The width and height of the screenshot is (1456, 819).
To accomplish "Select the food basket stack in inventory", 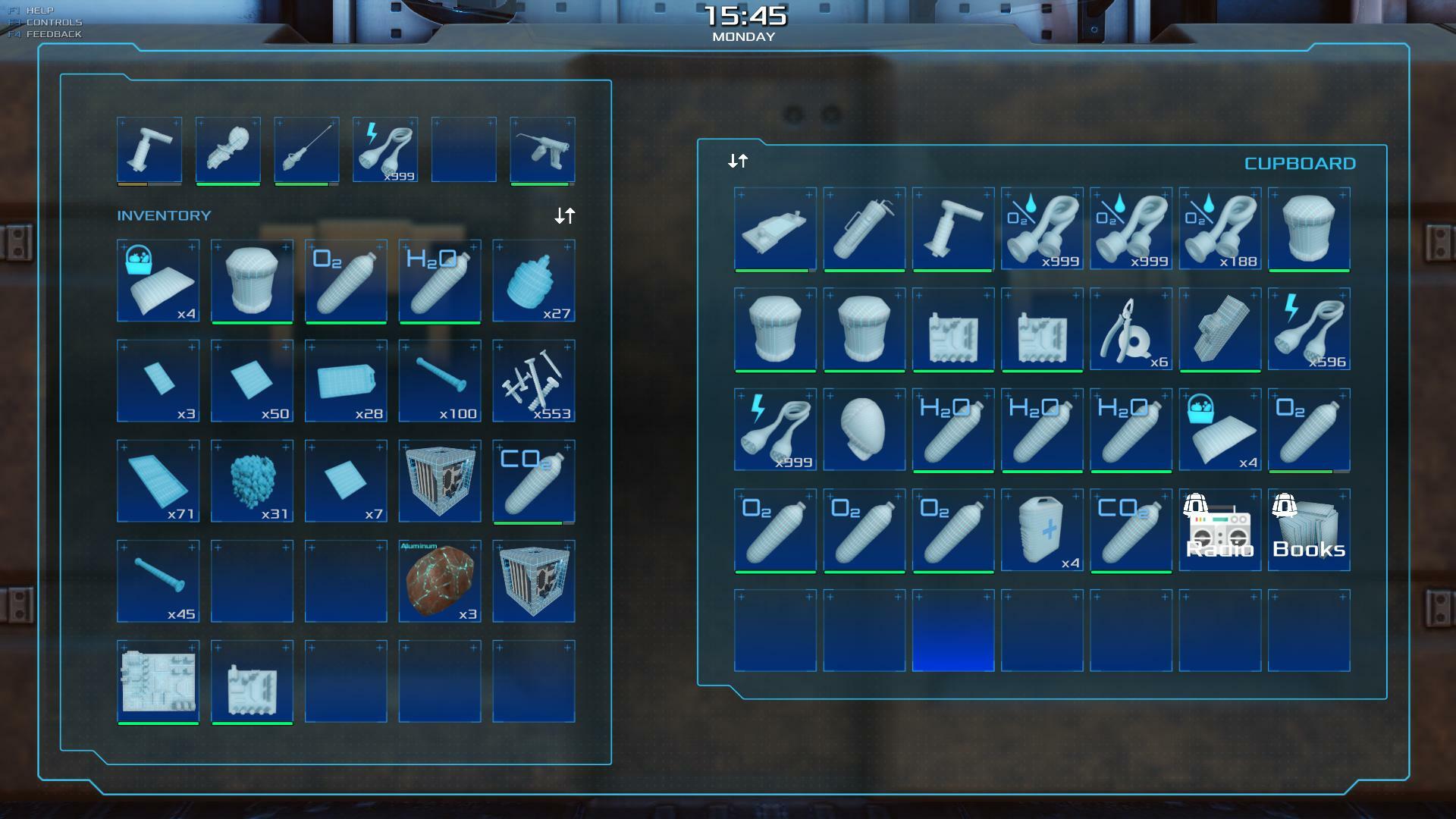I will (x=158, y=281).
